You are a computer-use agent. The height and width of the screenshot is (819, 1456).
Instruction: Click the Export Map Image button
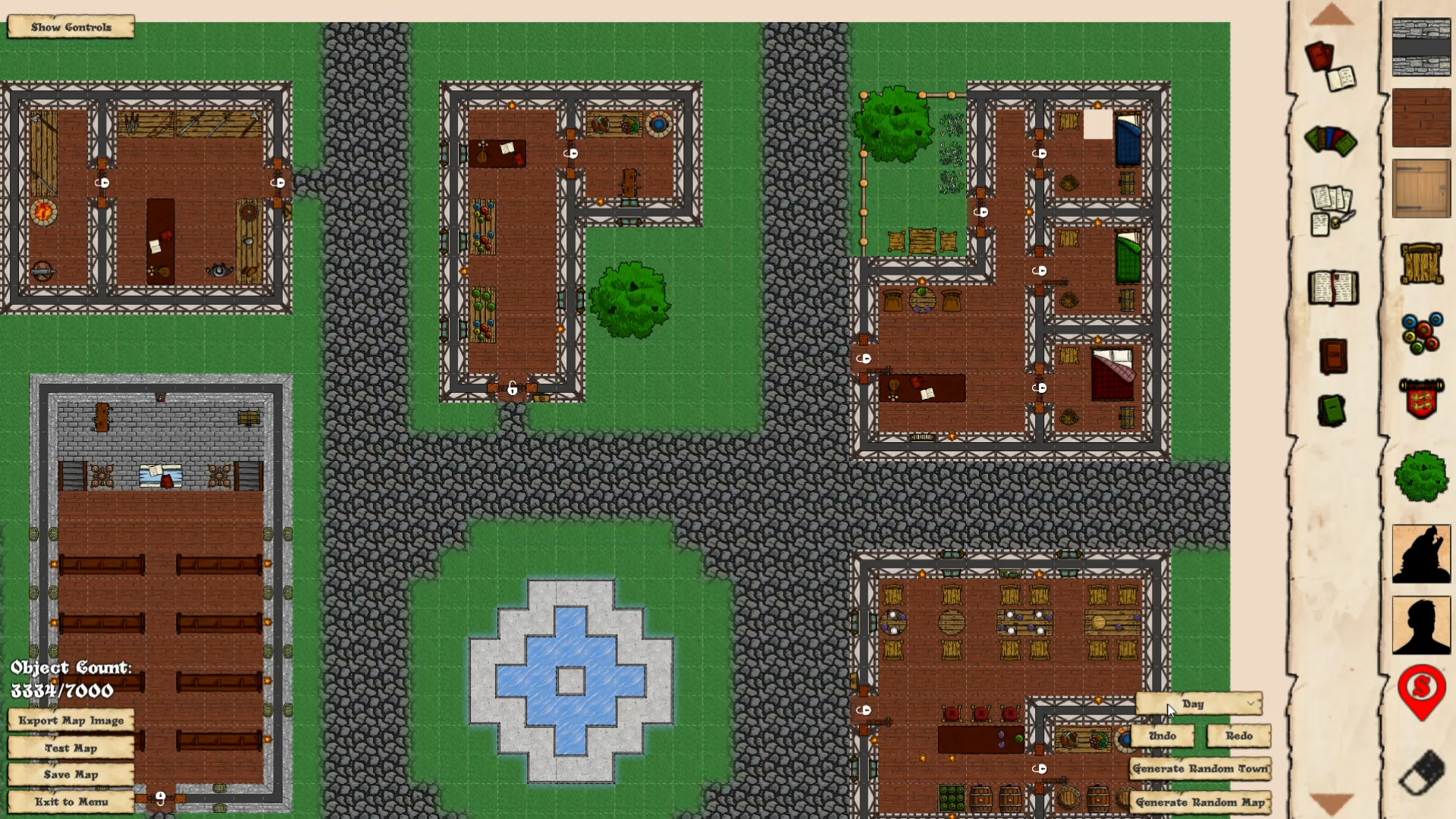[70, 720]
